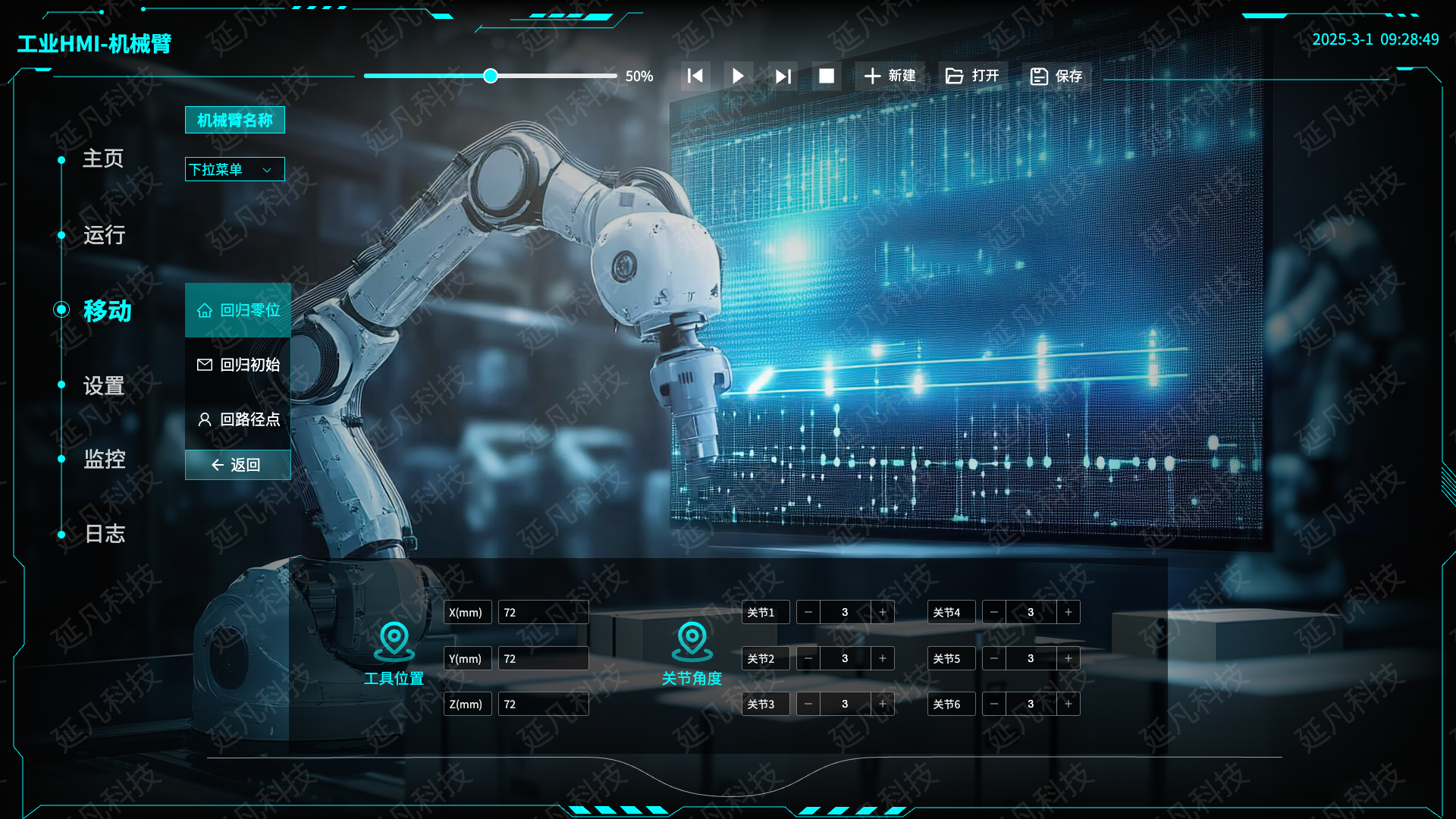Decrease 关节6 angle with minus
Screen dimensions: 1456x819
click(x=994, y=704)
